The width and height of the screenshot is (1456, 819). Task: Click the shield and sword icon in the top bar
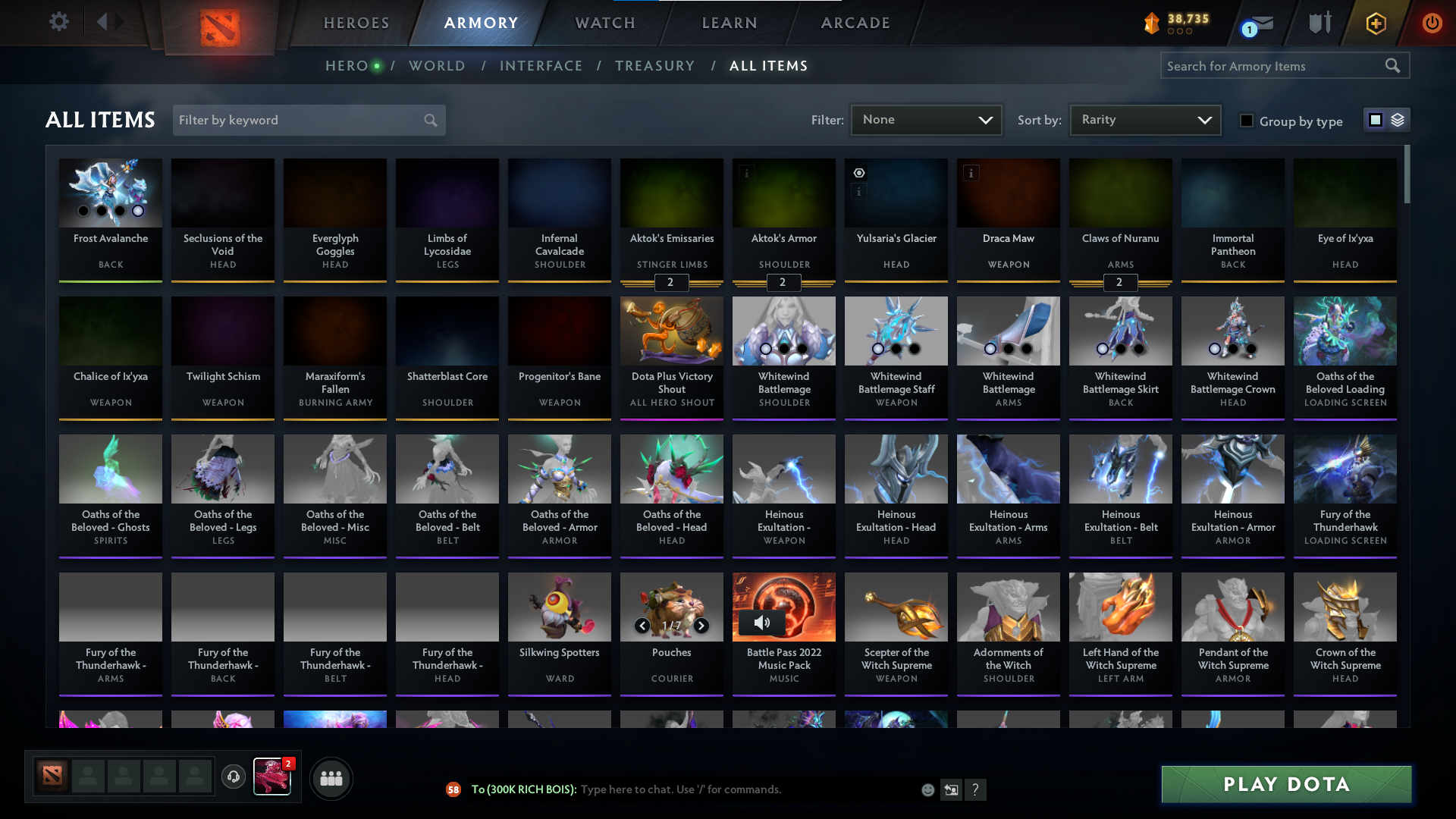pos(1319,22)
